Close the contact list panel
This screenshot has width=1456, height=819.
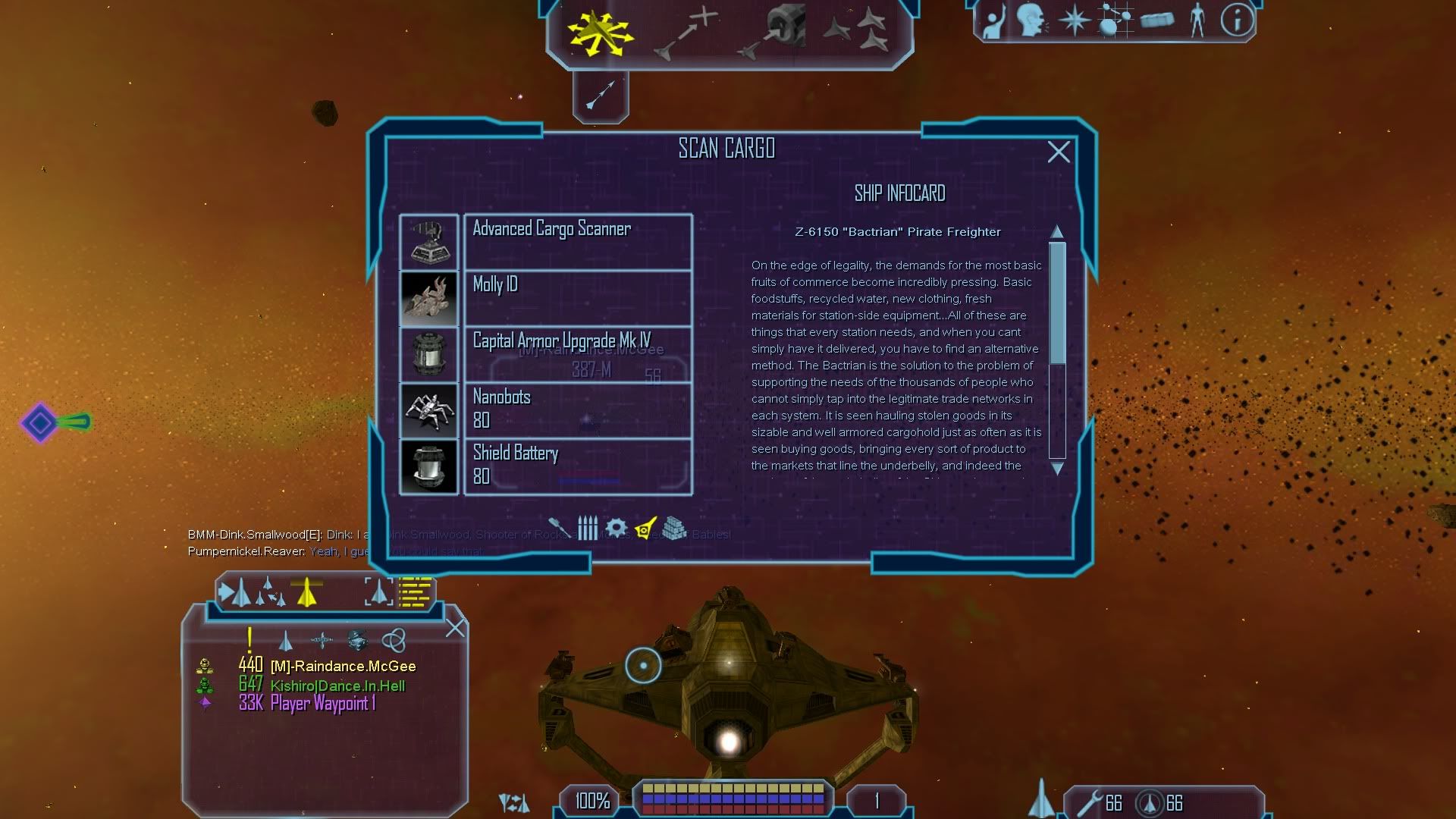(455, 628)
